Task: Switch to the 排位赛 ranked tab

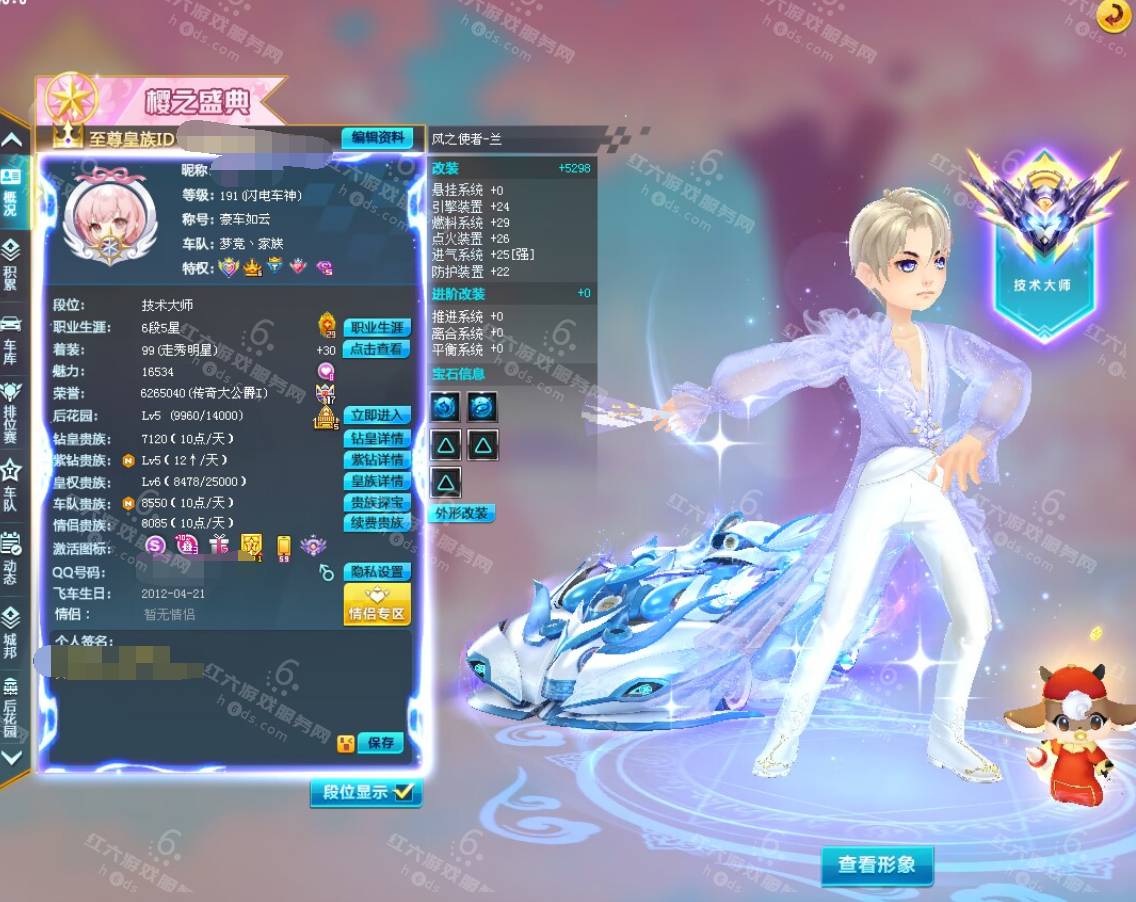Action: pos(11,411)
